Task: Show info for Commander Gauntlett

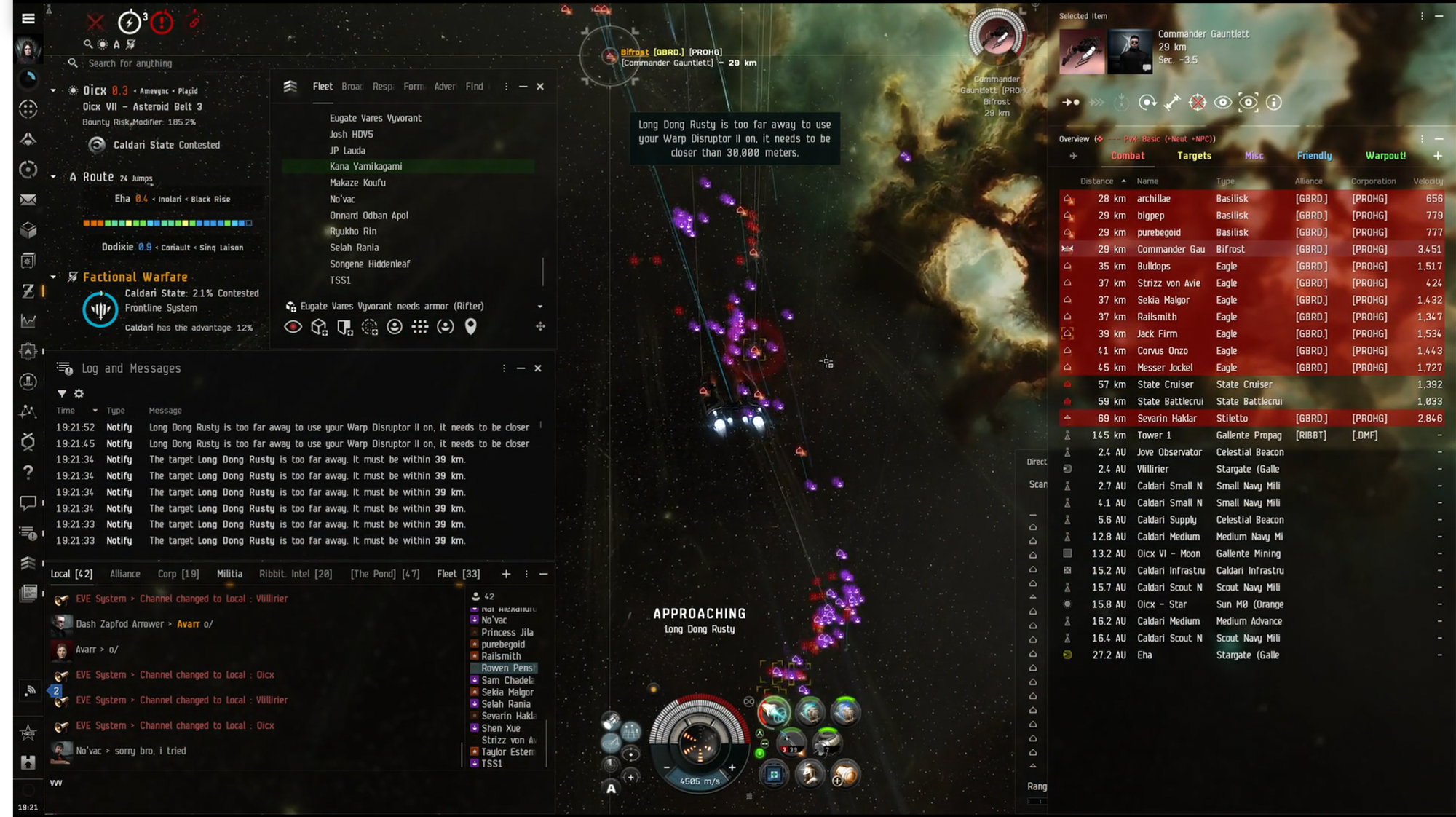Action: [1273, 103]
